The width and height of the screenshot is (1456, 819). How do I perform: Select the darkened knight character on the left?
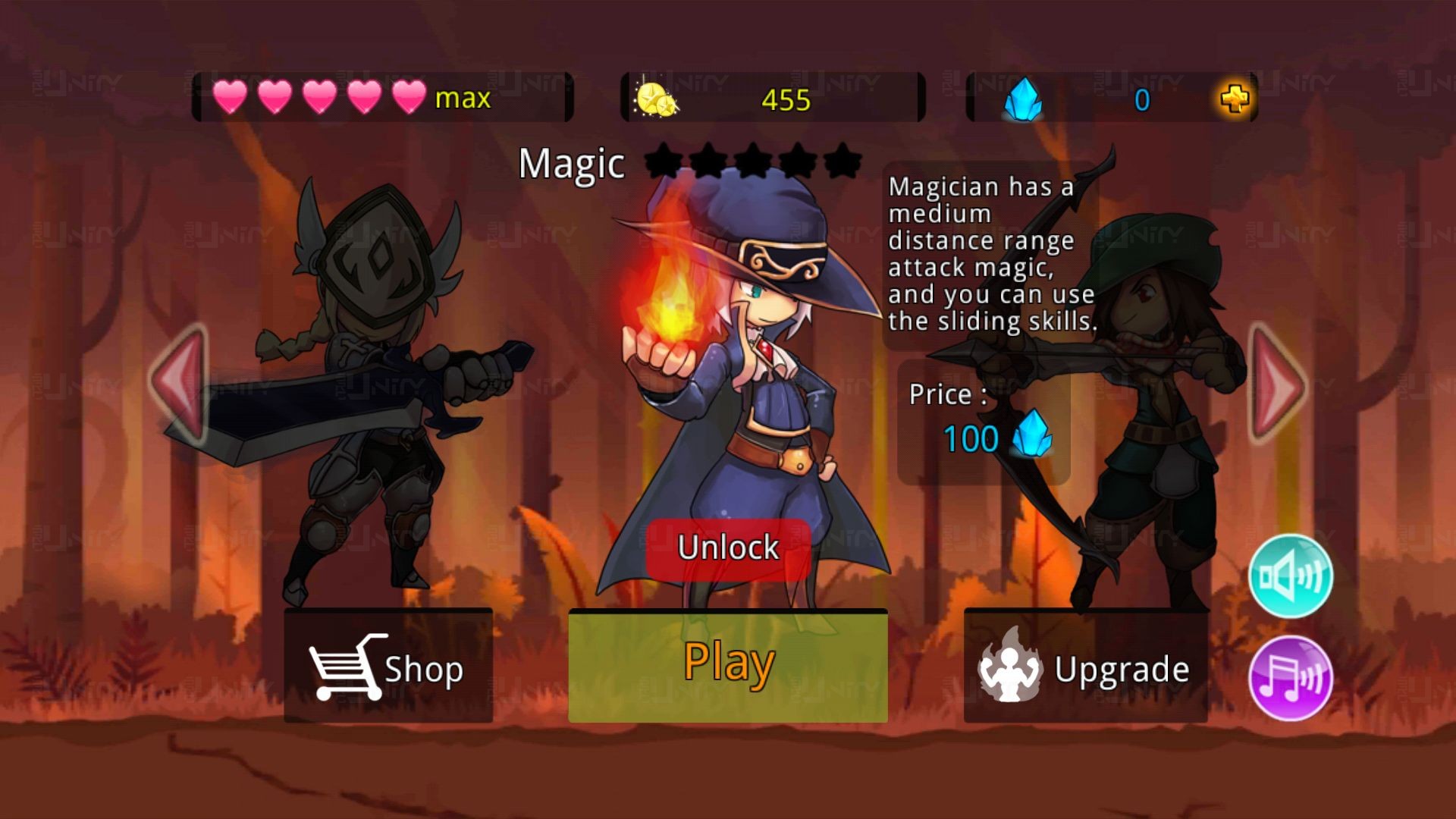[x=372, y=394]
